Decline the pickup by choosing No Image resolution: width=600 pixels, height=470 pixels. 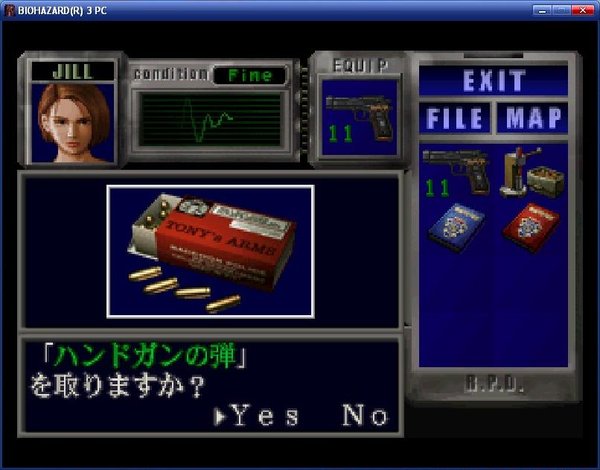tap(364, 416)
